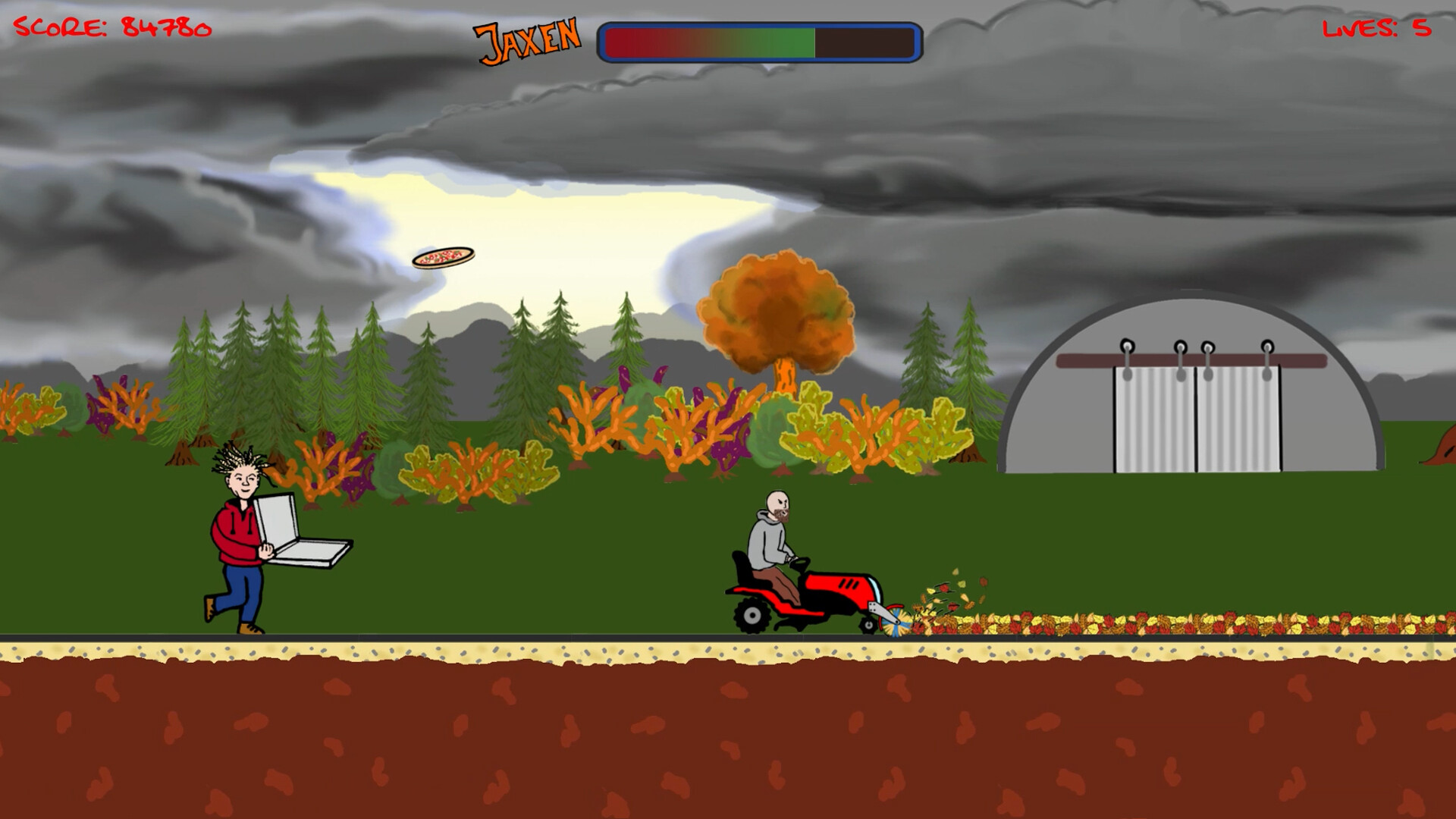Click the flying pizza in the sky

coord(443,258)
